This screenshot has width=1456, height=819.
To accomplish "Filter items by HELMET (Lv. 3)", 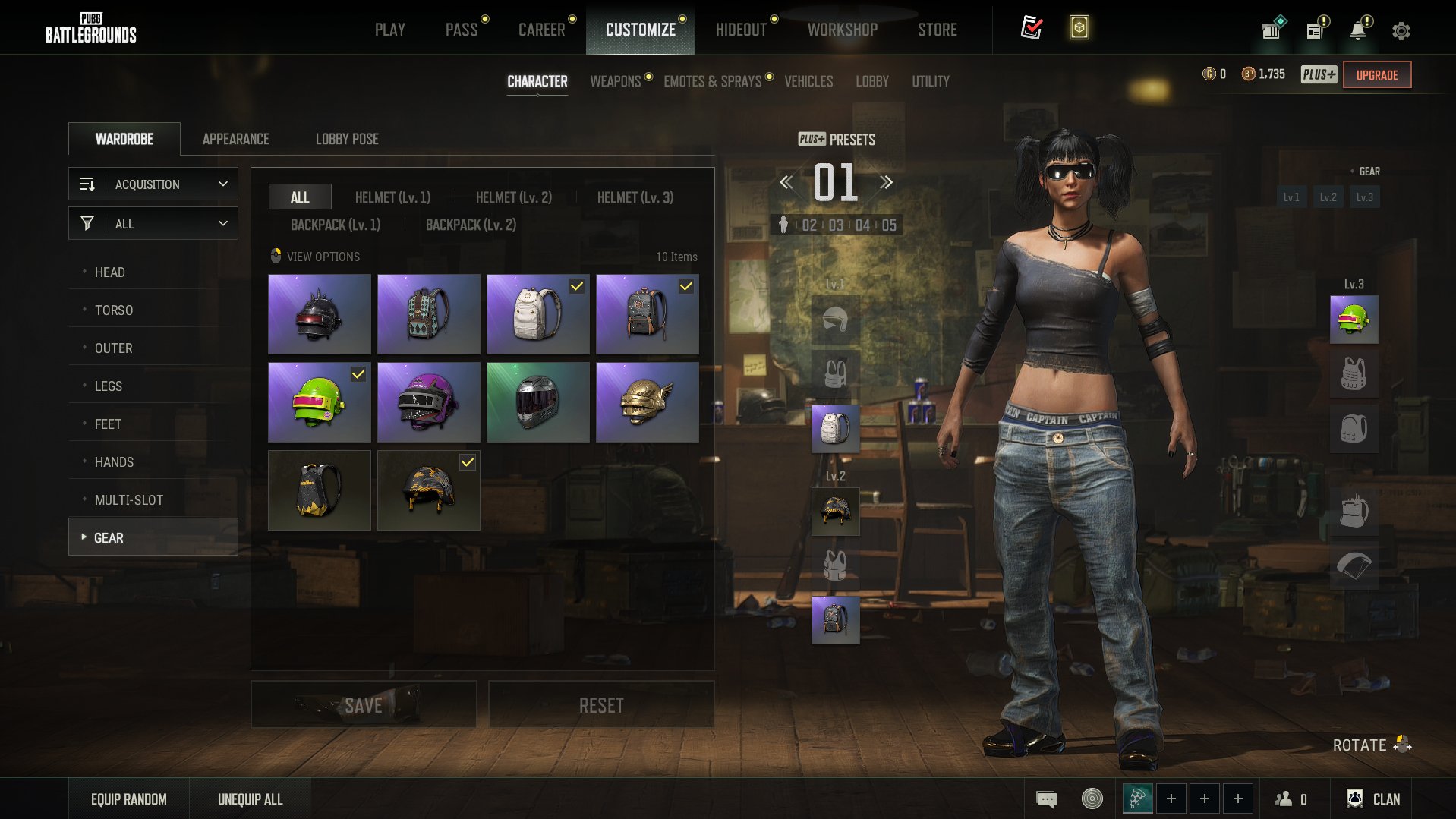I will (x=635, y=197).
